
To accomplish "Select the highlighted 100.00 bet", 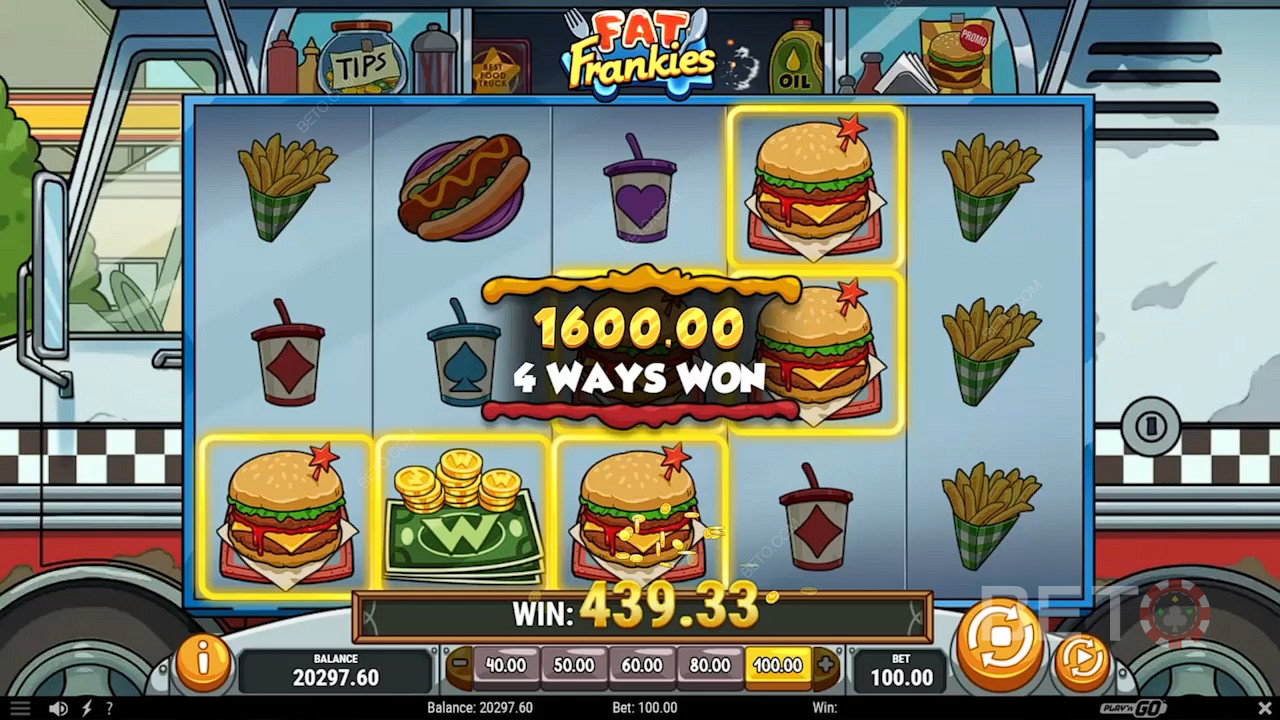I will 778,665.
